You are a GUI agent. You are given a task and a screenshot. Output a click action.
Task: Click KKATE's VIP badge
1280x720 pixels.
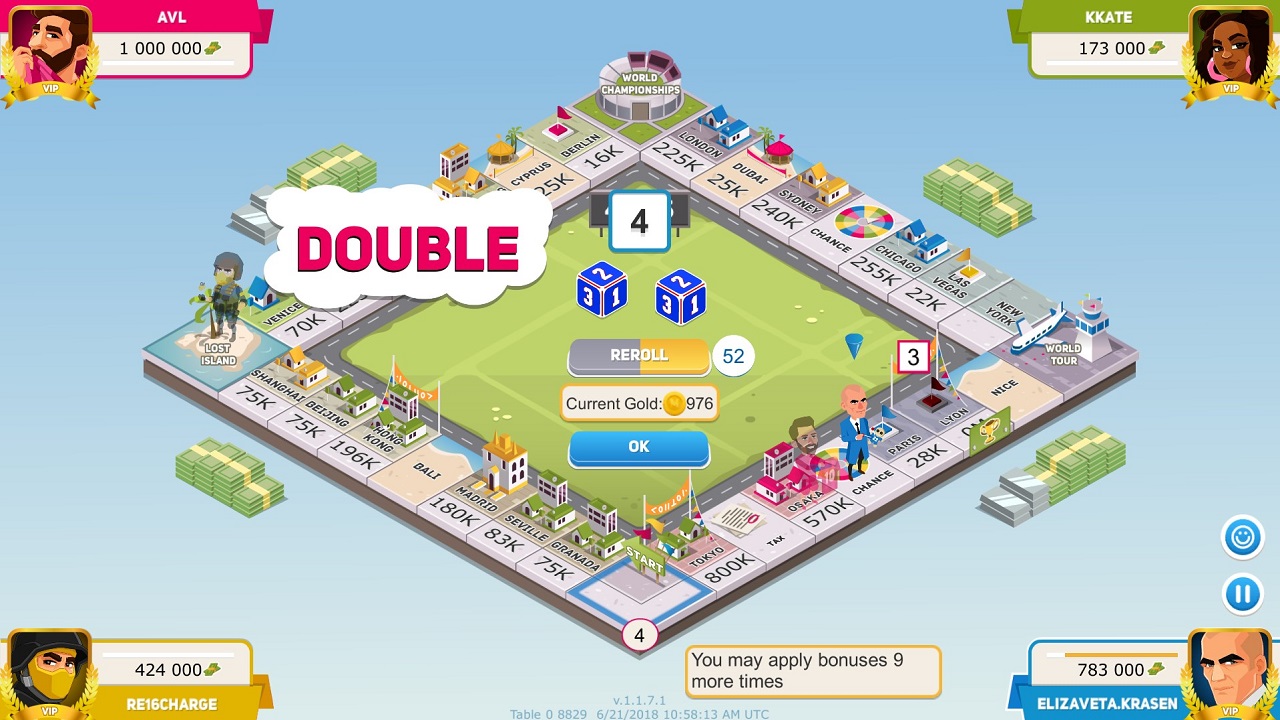coord(1231,90)
